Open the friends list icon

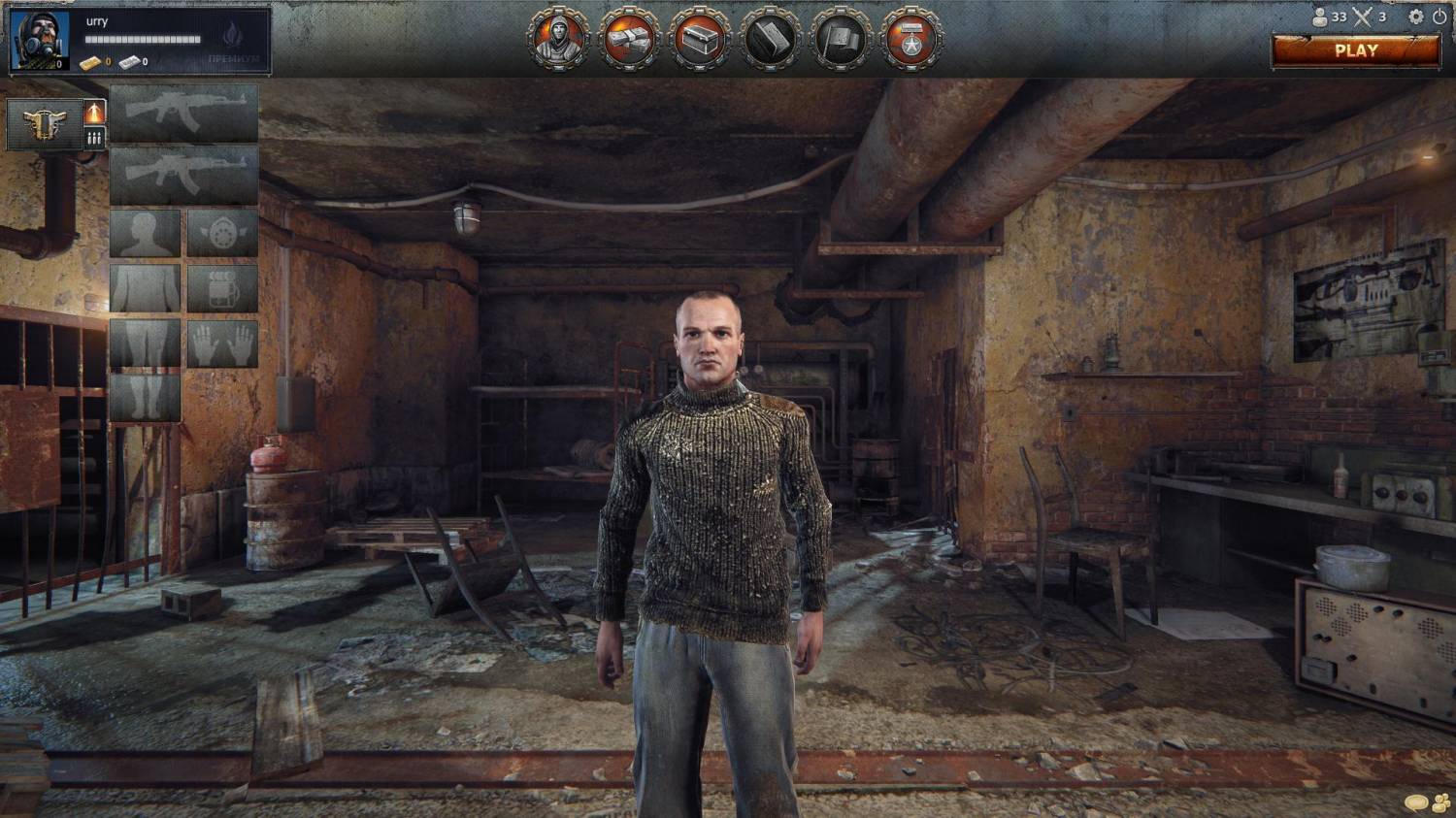pos(1441,803)
